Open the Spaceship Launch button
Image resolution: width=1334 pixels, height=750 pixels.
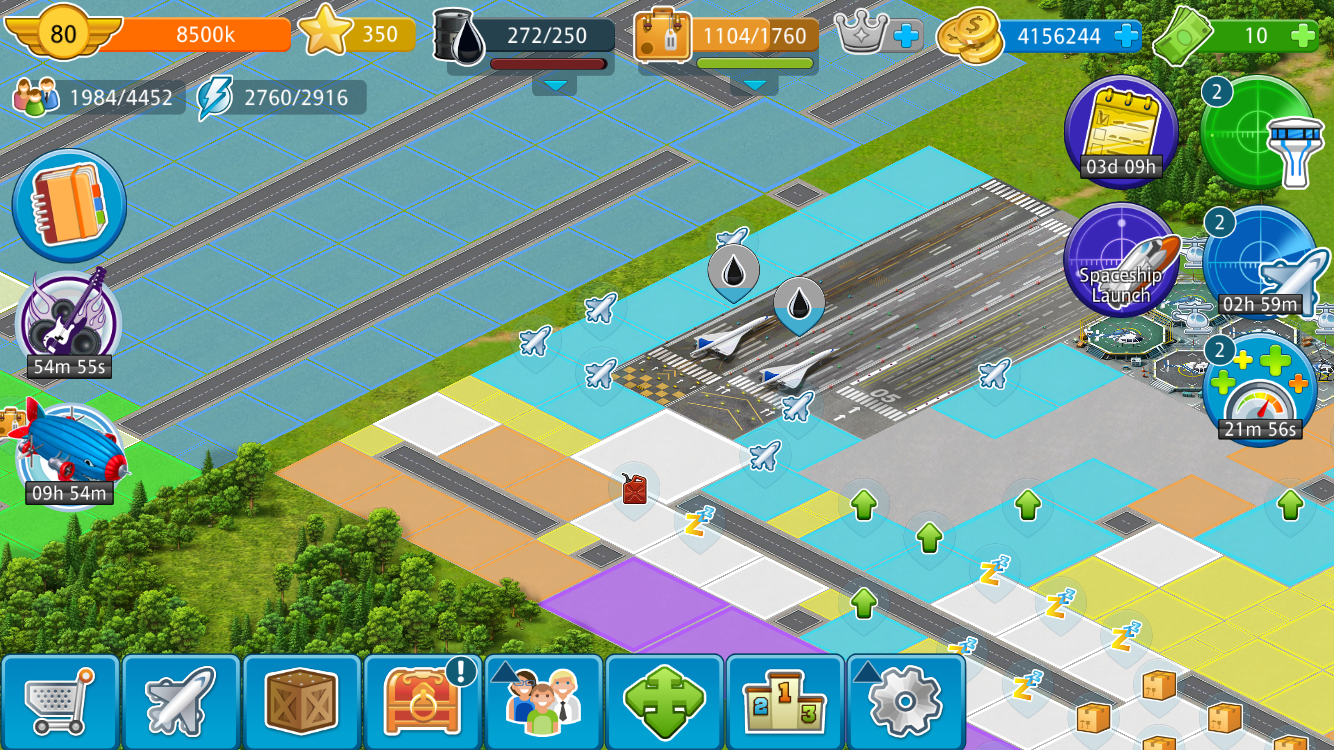(1121, 262)
